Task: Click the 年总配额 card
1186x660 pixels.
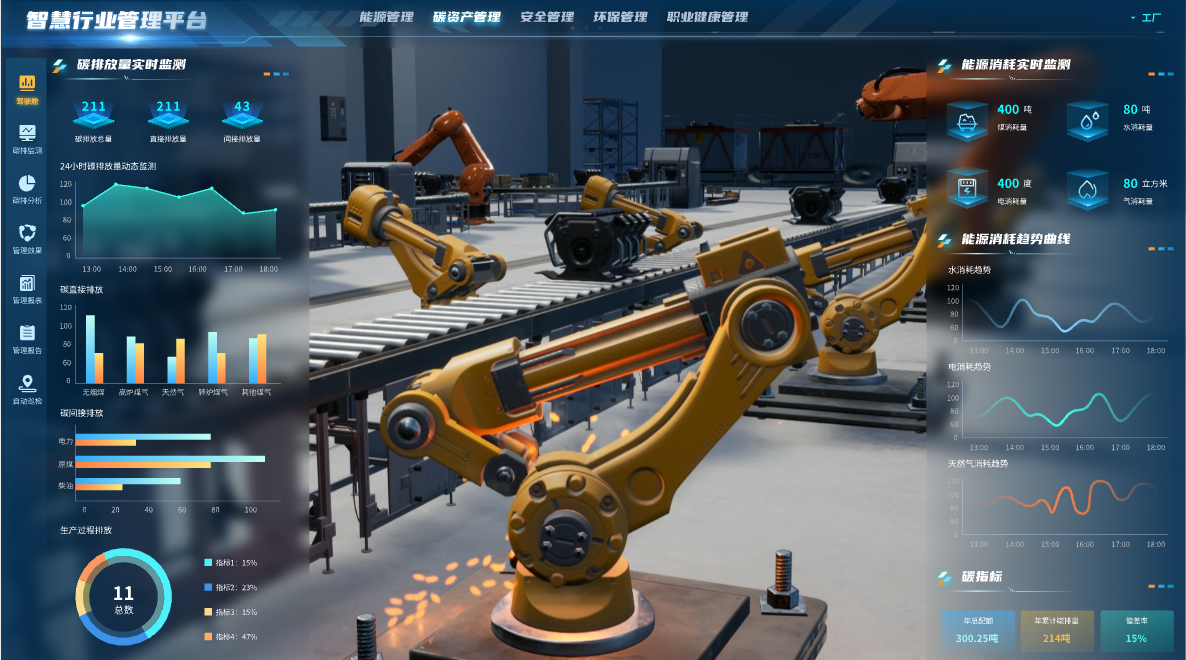Action: (977, 631)
